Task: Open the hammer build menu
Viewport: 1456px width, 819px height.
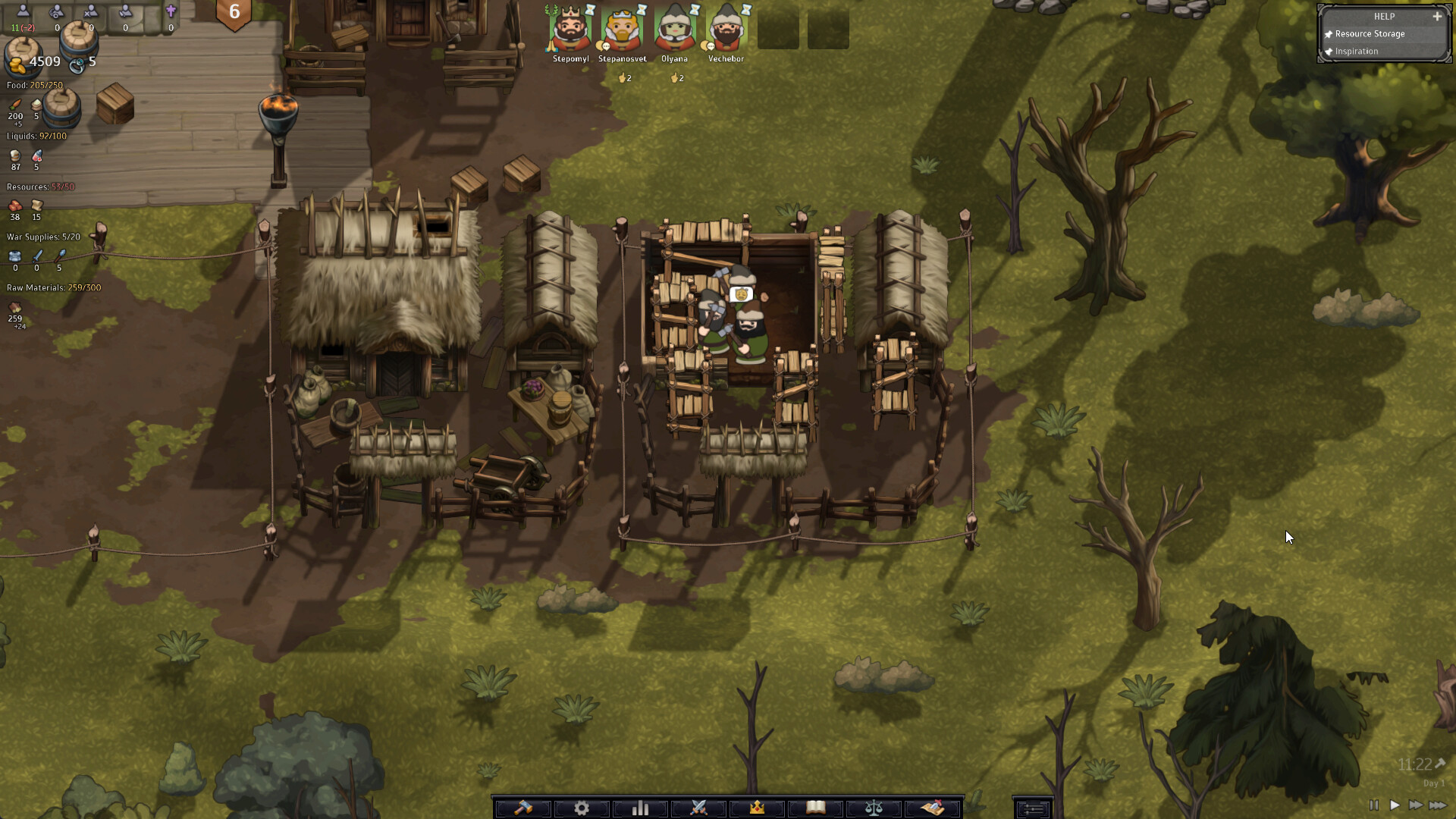Action: [x=523, y=808]
